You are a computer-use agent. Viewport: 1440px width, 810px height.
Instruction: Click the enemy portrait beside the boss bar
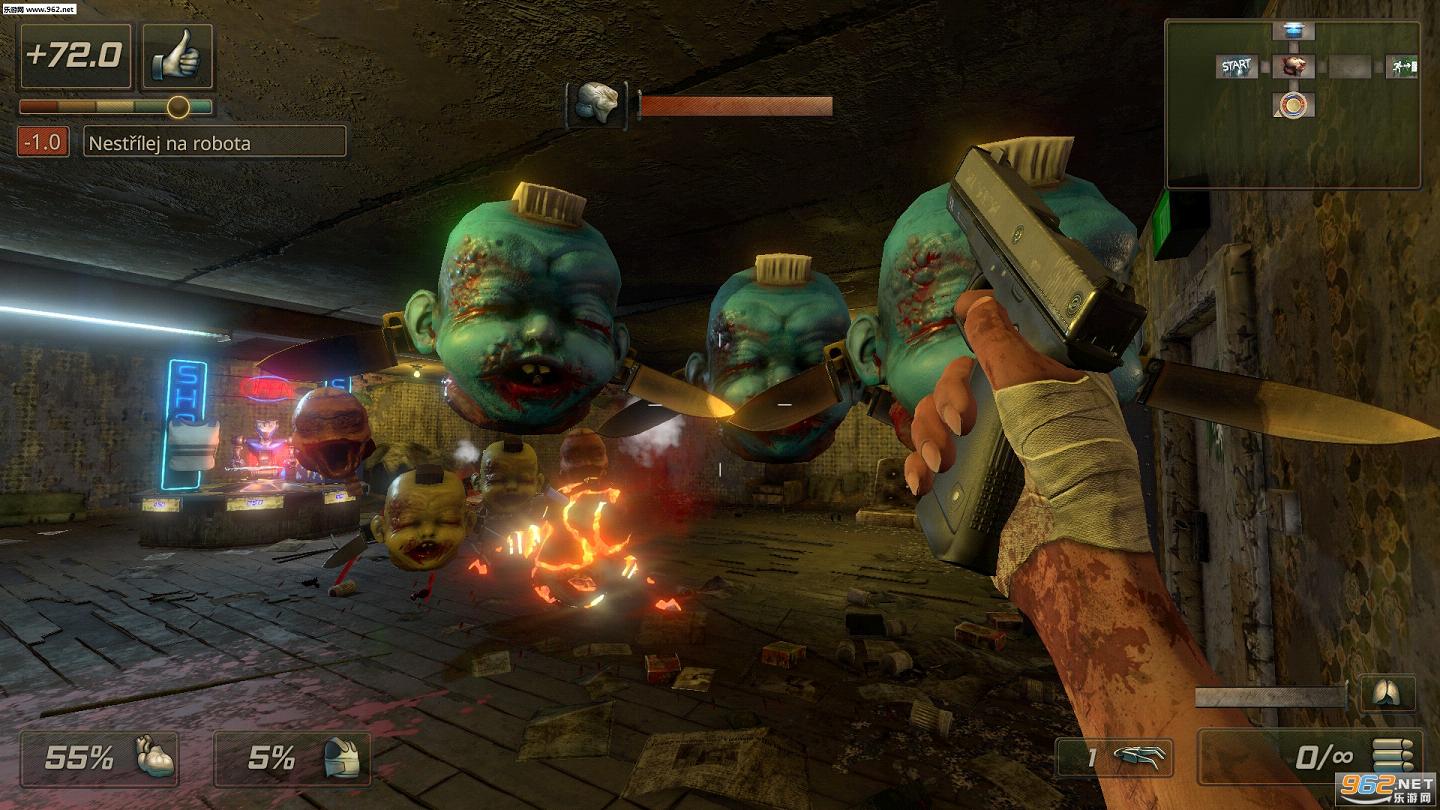point(597,104)
